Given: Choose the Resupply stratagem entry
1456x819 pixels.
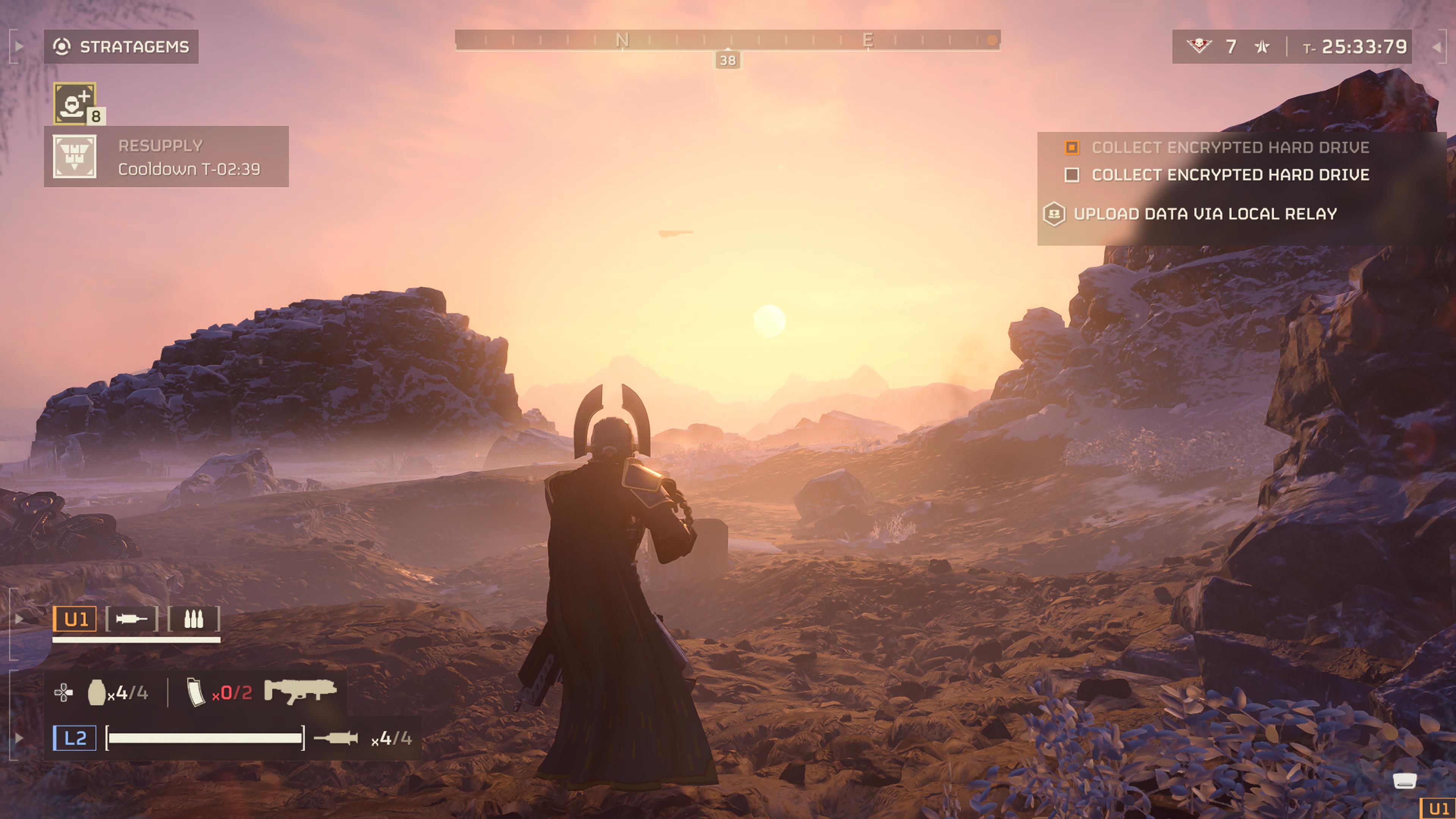Looking at the screenshot, I should click(x=166, y=157).
